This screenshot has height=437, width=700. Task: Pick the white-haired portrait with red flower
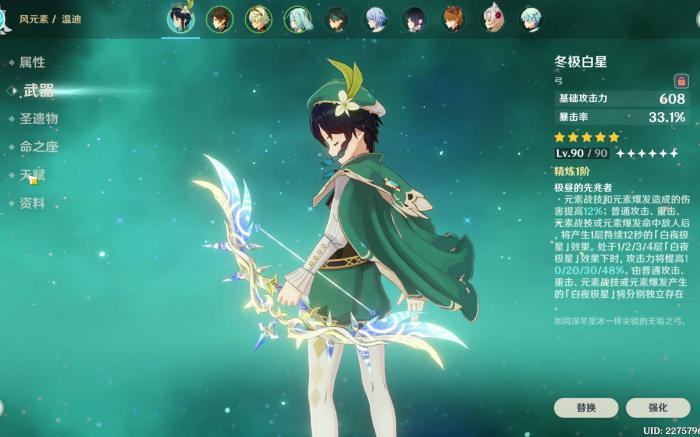coord(492,19)
